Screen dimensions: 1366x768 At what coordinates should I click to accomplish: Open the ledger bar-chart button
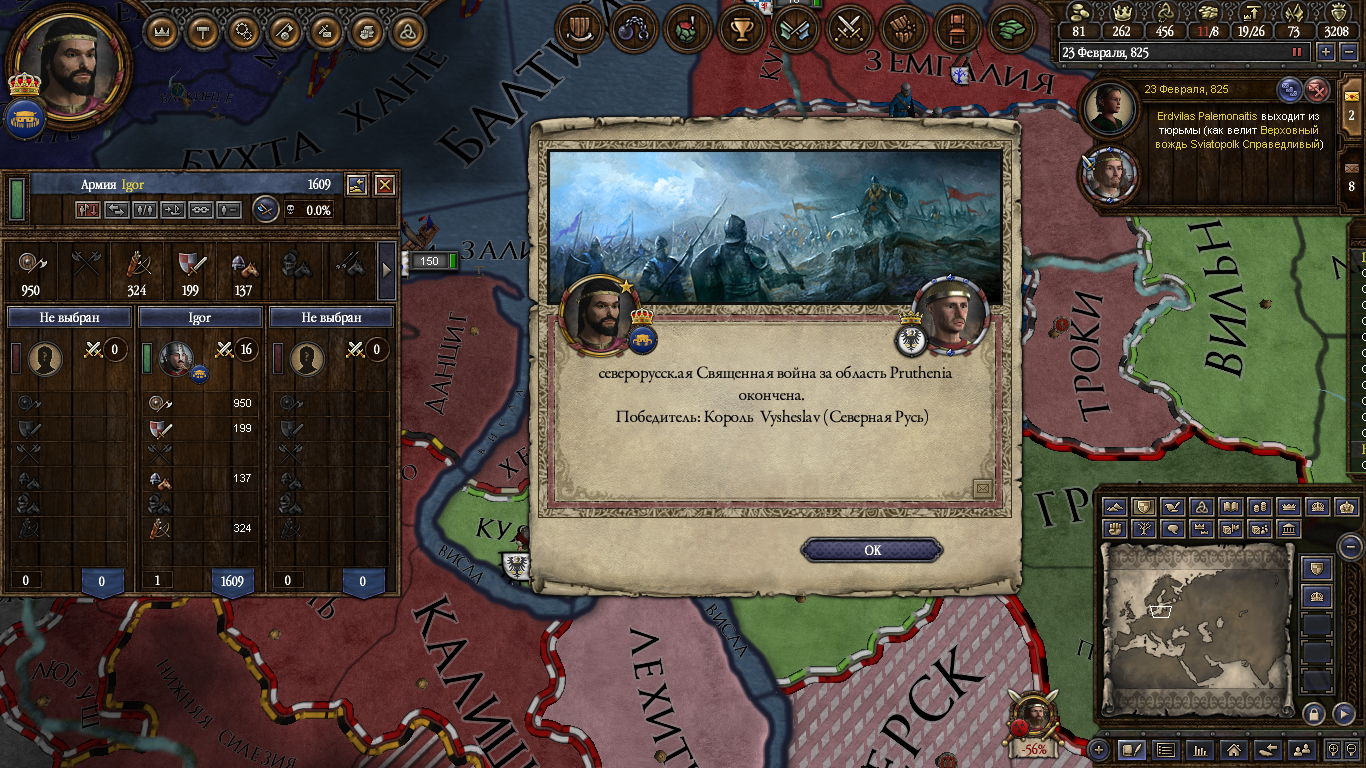tap(1200, 749)
